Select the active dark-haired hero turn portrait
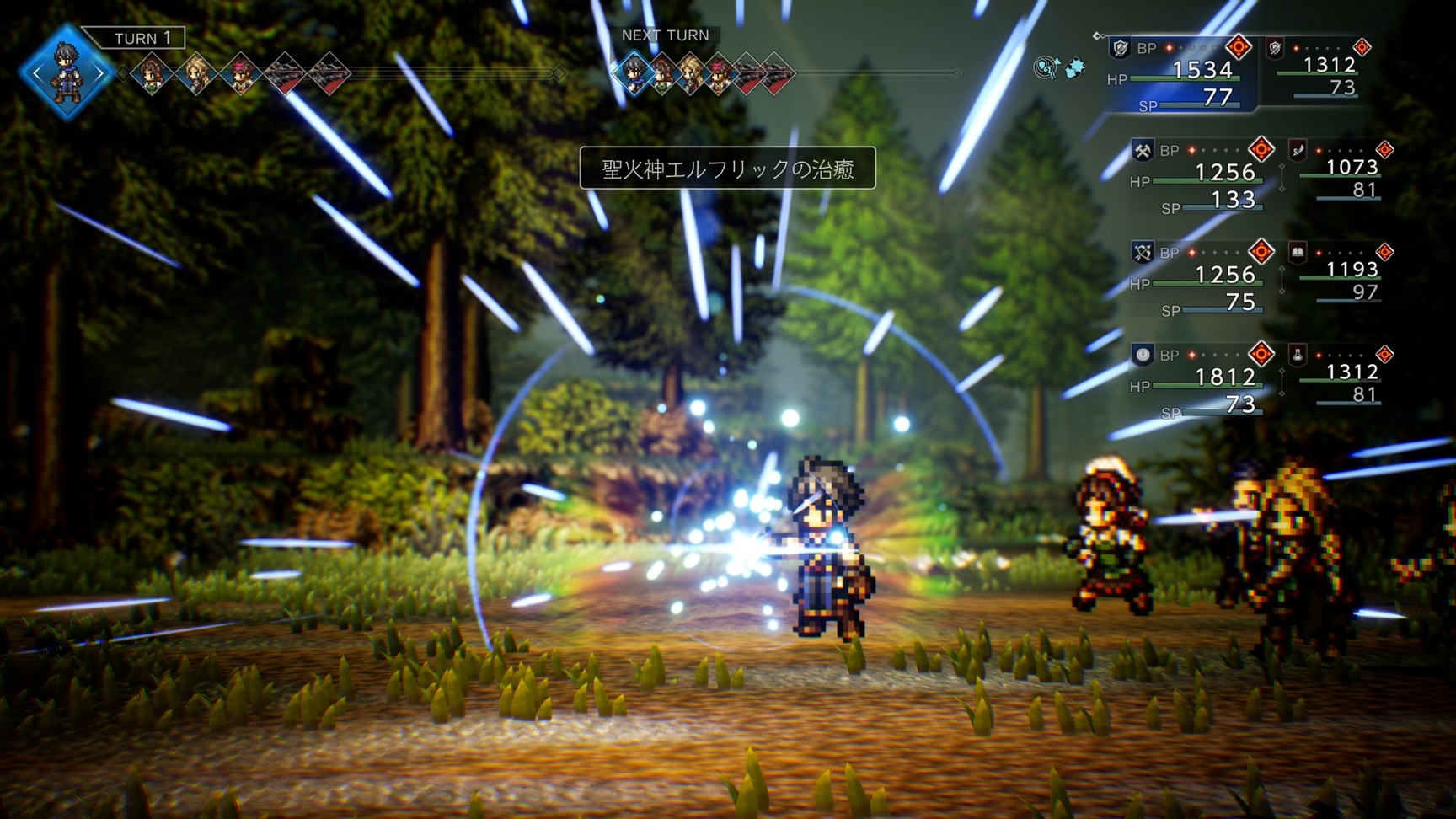The width and height of the screenshot is (1456, 819). tap(66, 73)
